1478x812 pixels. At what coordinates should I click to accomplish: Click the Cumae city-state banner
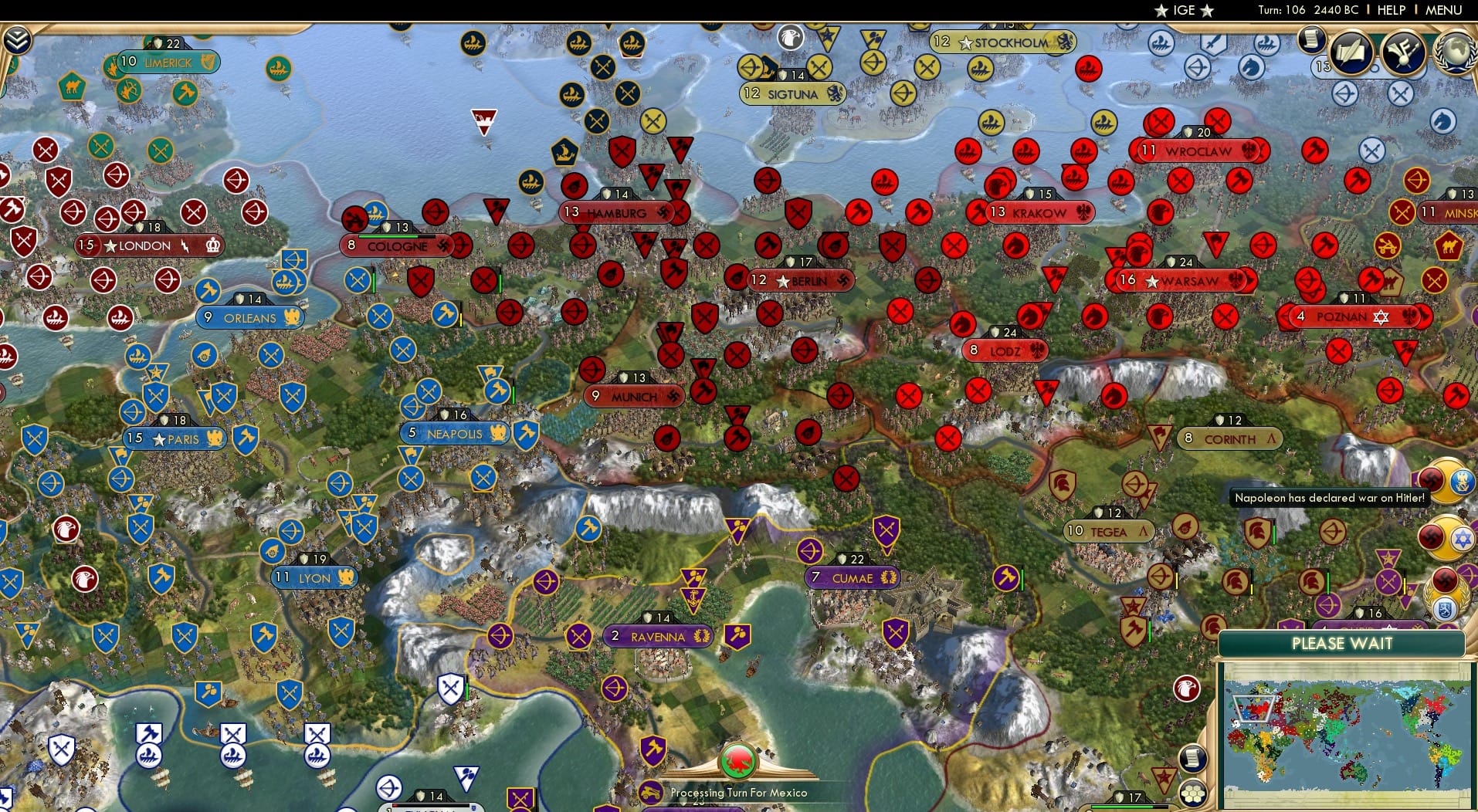(853, 577)
